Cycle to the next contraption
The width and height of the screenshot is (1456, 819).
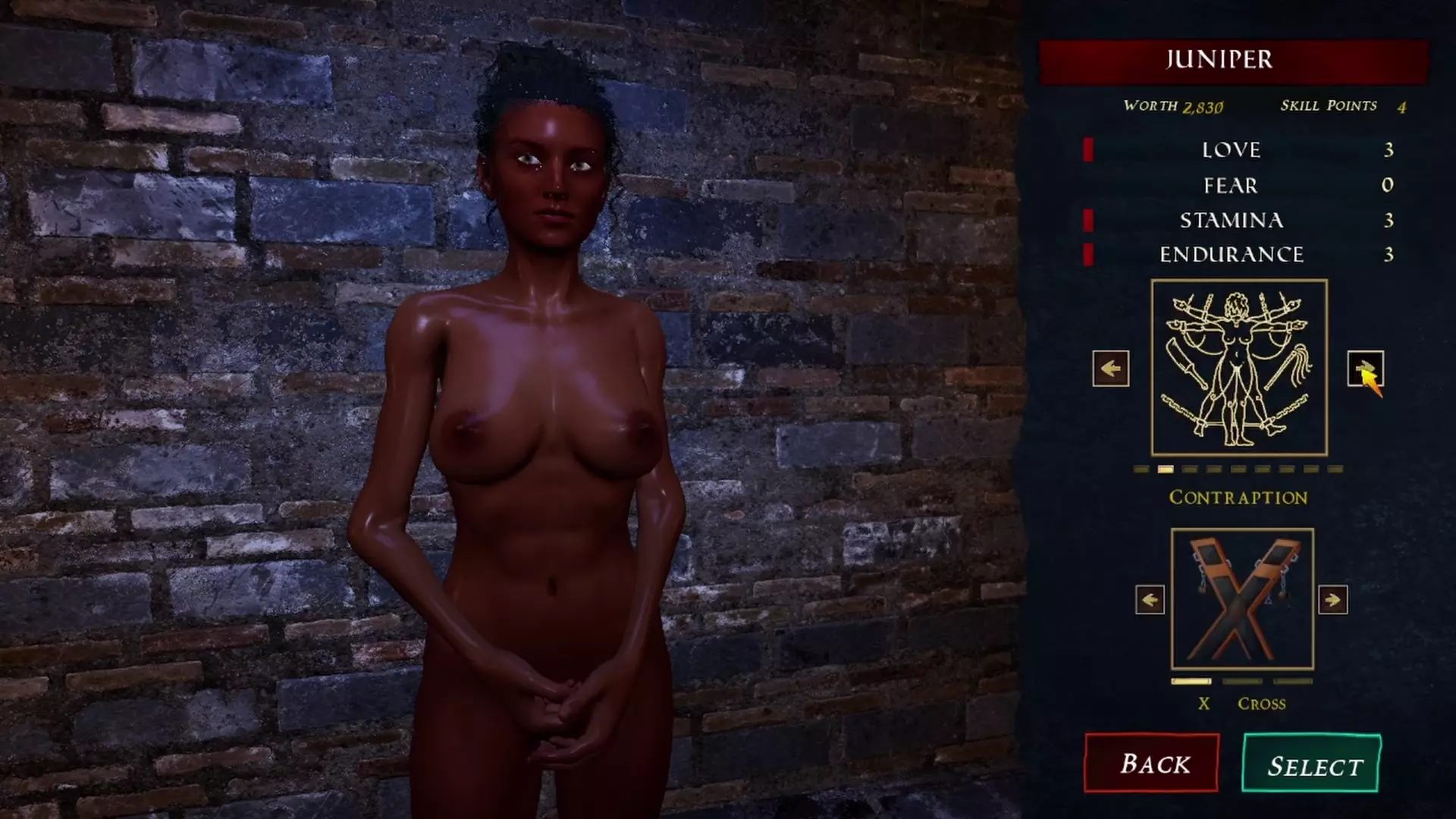tap(1332, 600)
